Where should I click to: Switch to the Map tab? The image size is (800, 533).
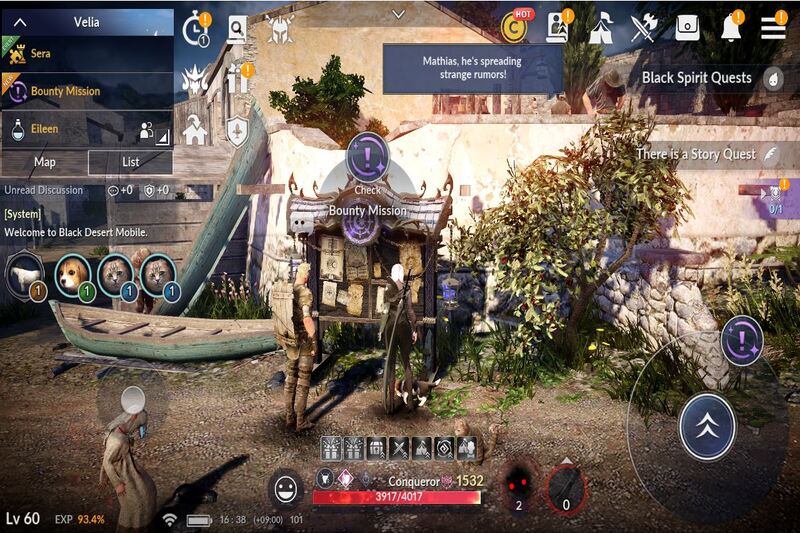(x=45, y=162)
